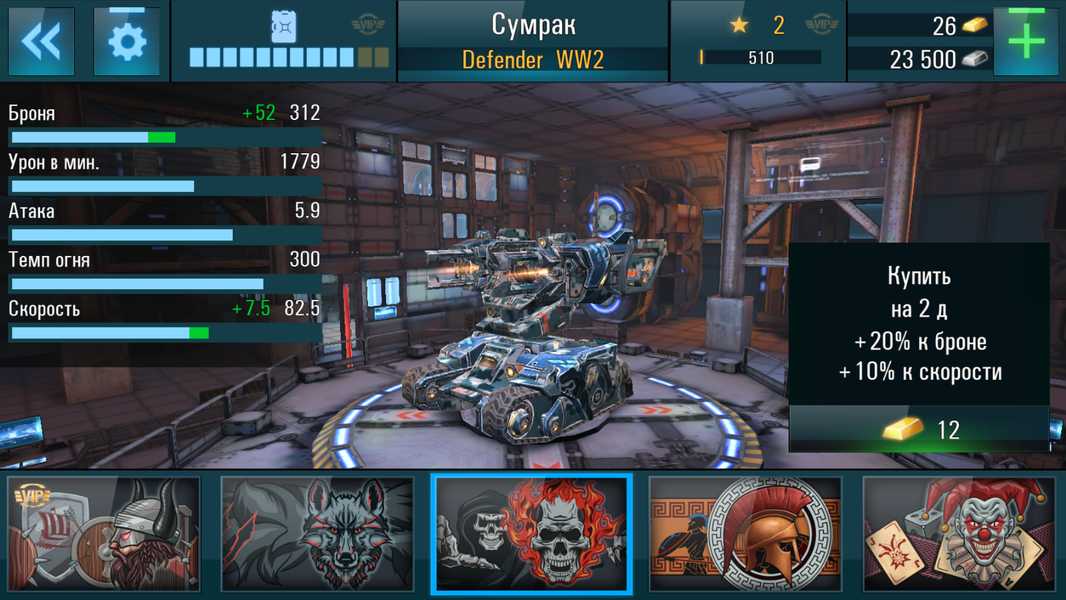1066x600 pixels.
Task: Buy the skin for 12 gold
Action: tap(919, 430)
